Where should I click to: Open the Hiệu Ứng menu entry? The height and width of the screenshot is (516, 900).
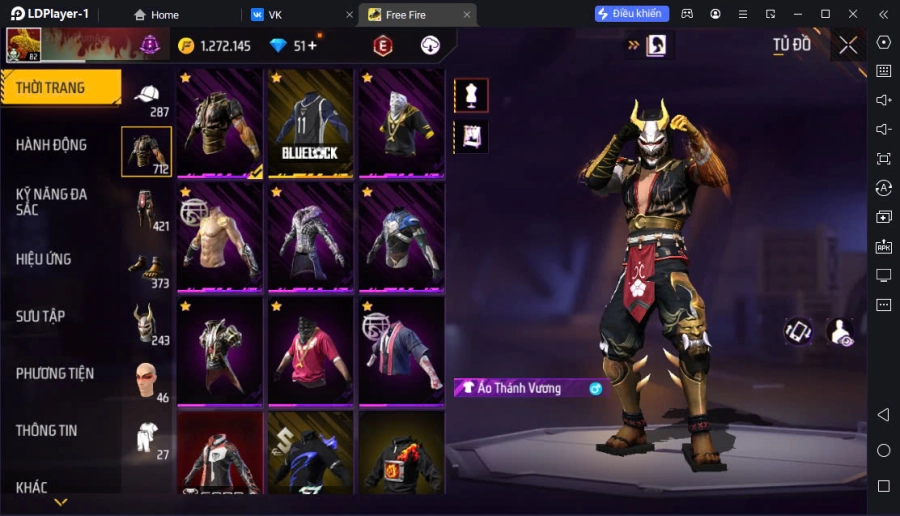(x=44, y=259)
